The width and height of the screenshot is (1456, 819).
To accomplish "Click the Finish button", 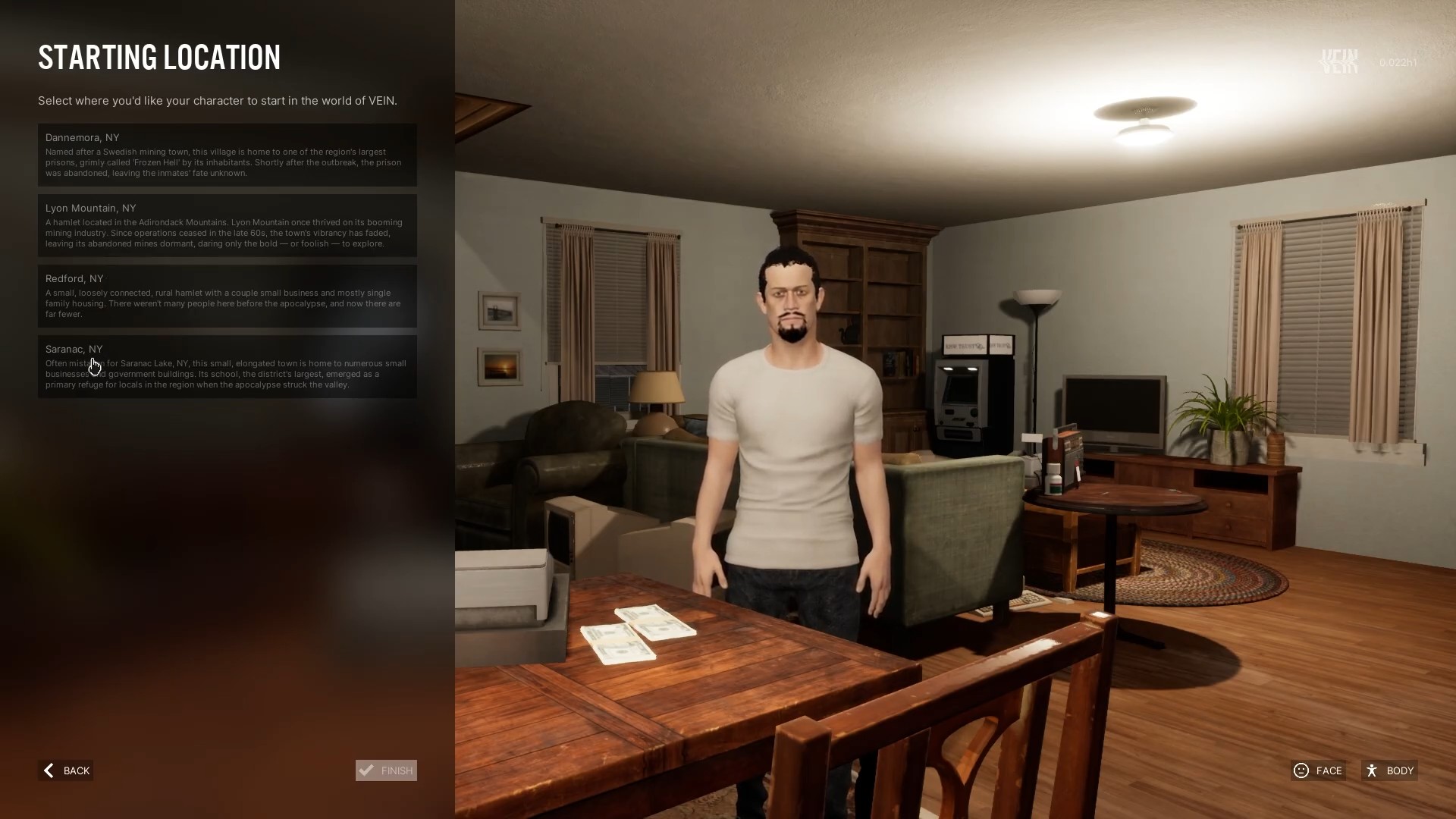I will (386, 770).
